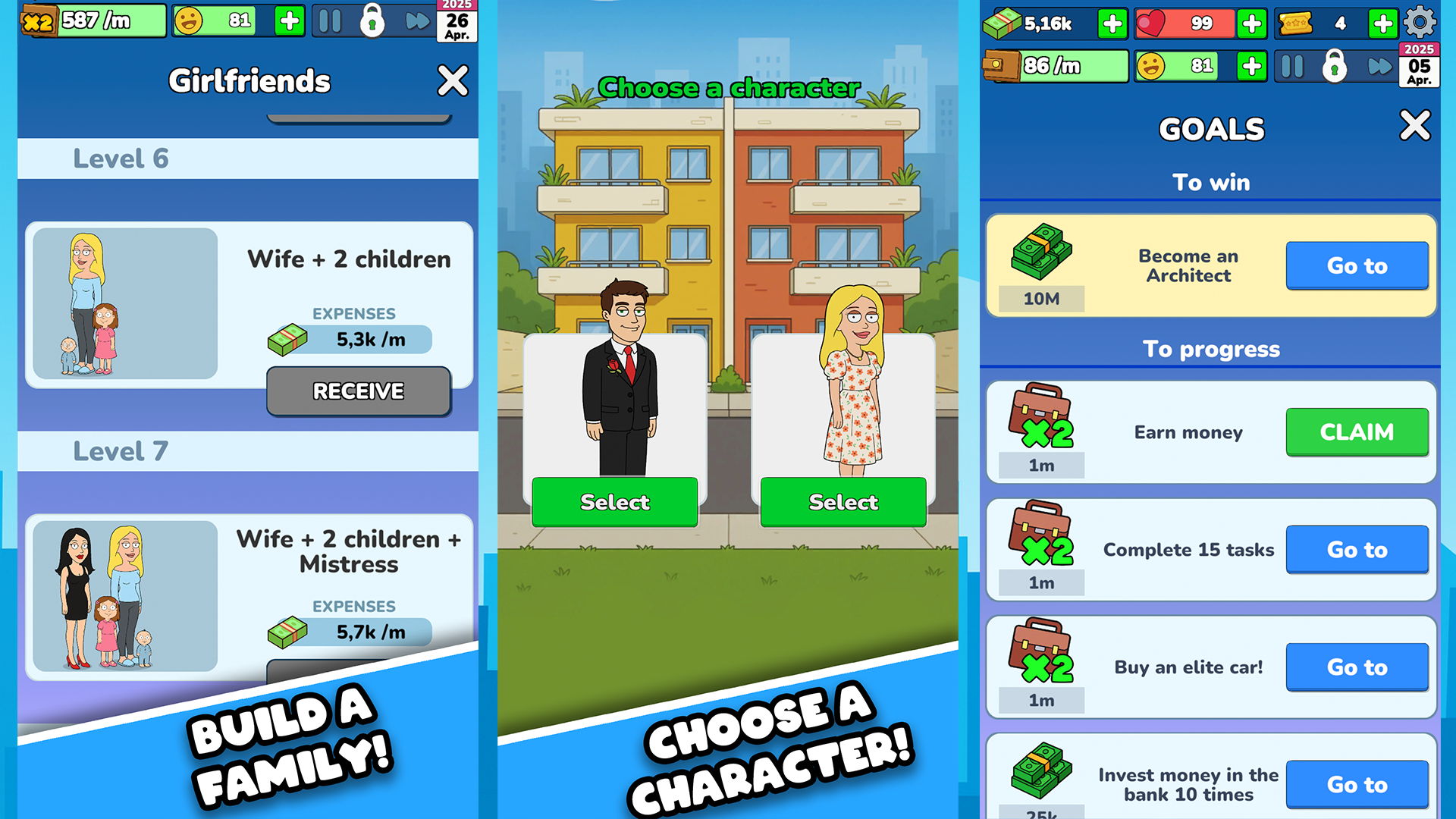The image size is (1456, 819).
Task: Claim the Earn money goal reward
Action: tap(1357, 431)
